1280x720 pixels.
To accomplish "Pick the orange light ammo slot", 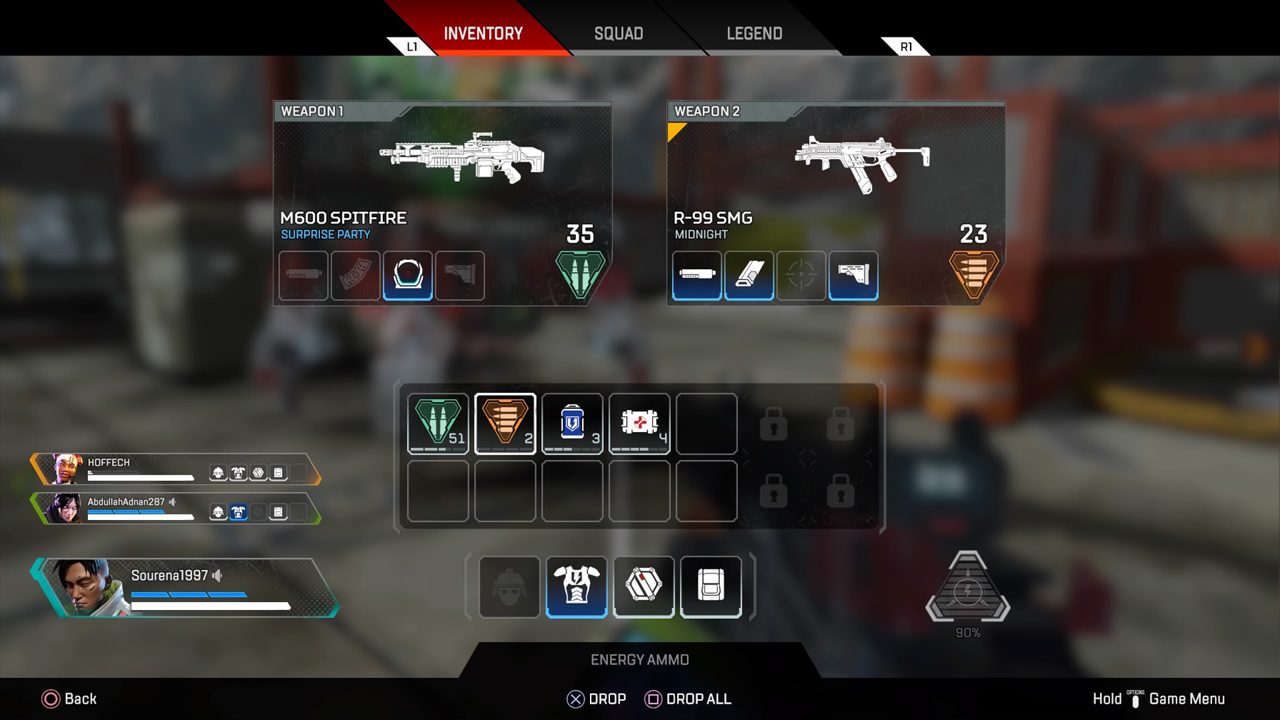I will 505,424.
